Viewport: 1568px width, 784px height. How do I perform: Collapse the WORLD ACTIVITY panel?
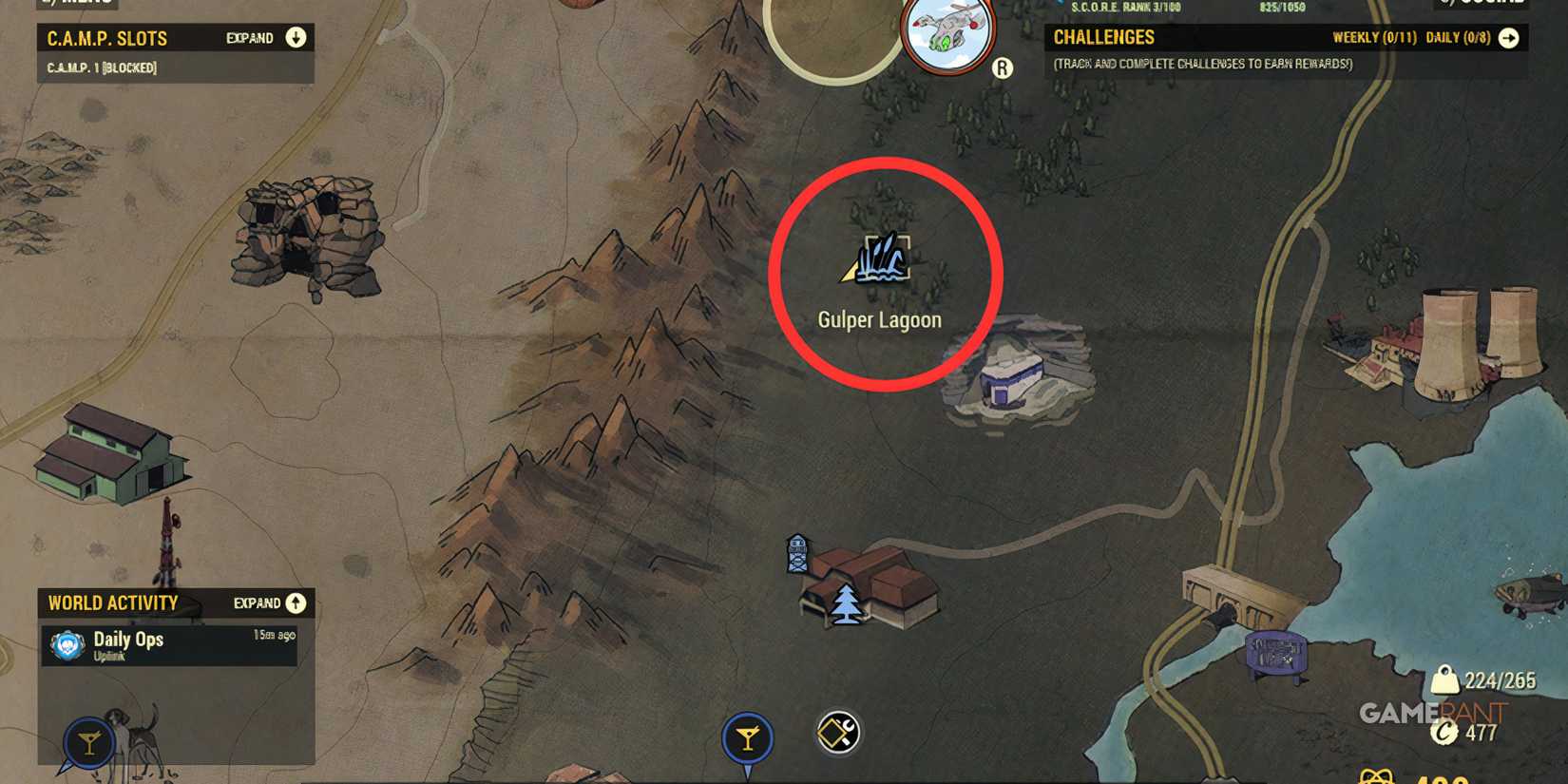[296, 602]
